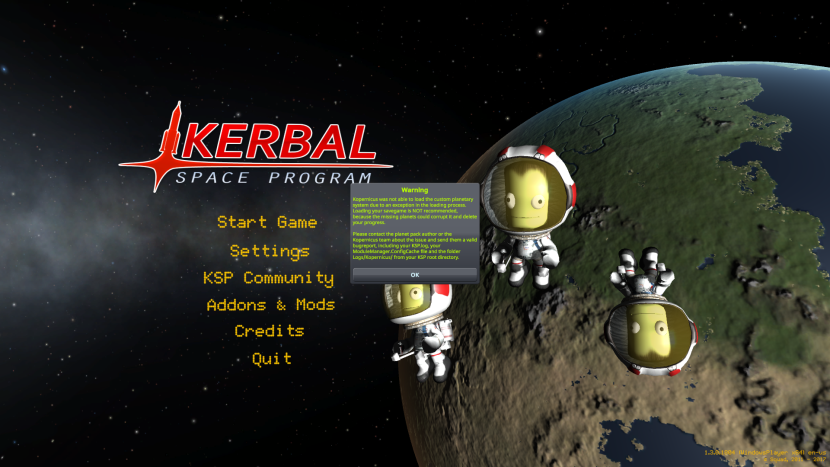Select Start Game from the main menu
Image resolution: width=830 pixels, height=467 pixels.
[x=267, y=223]
